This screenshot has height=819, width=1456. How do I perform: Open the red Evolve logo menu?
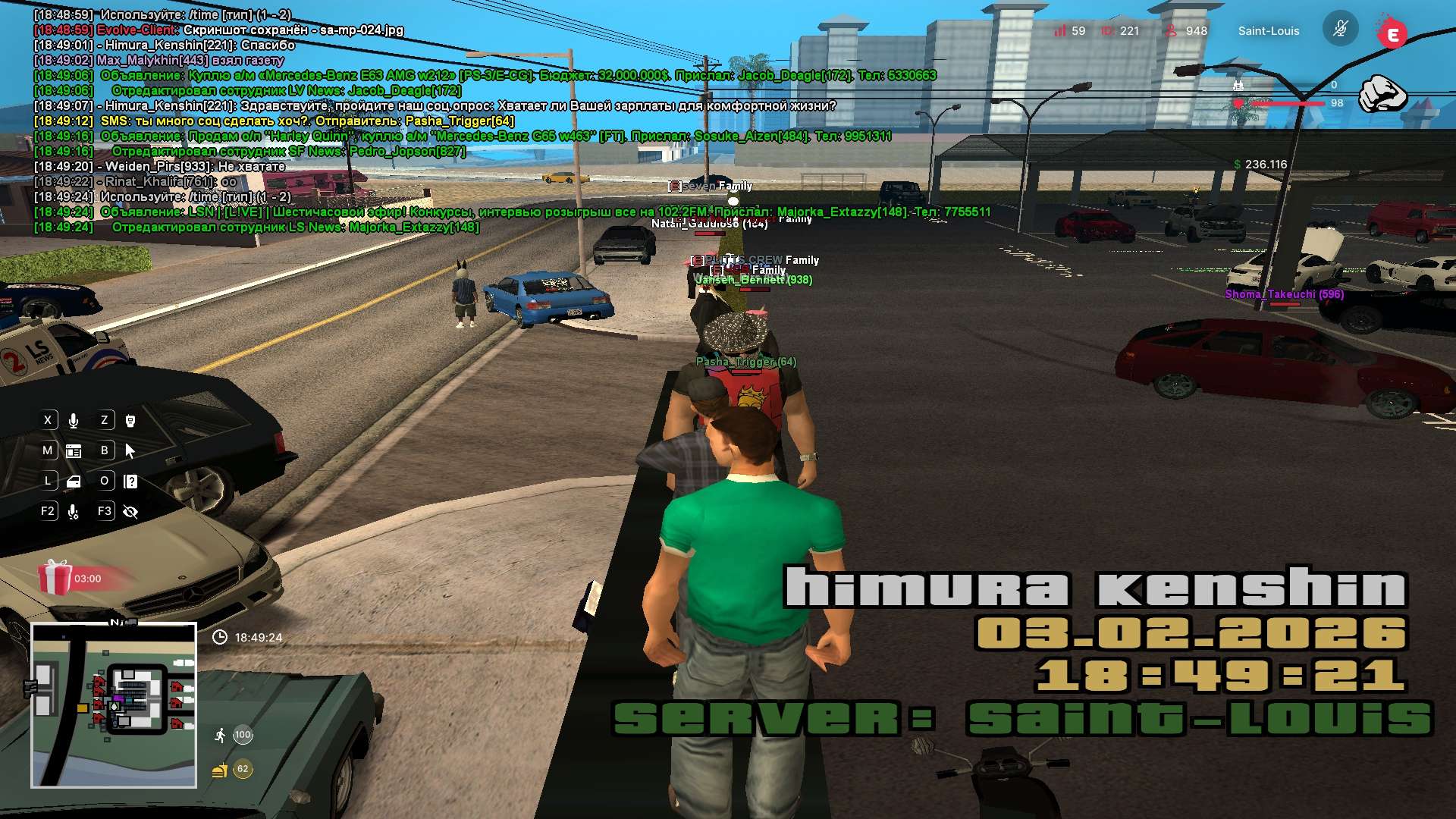click(x=1392, y=33)
